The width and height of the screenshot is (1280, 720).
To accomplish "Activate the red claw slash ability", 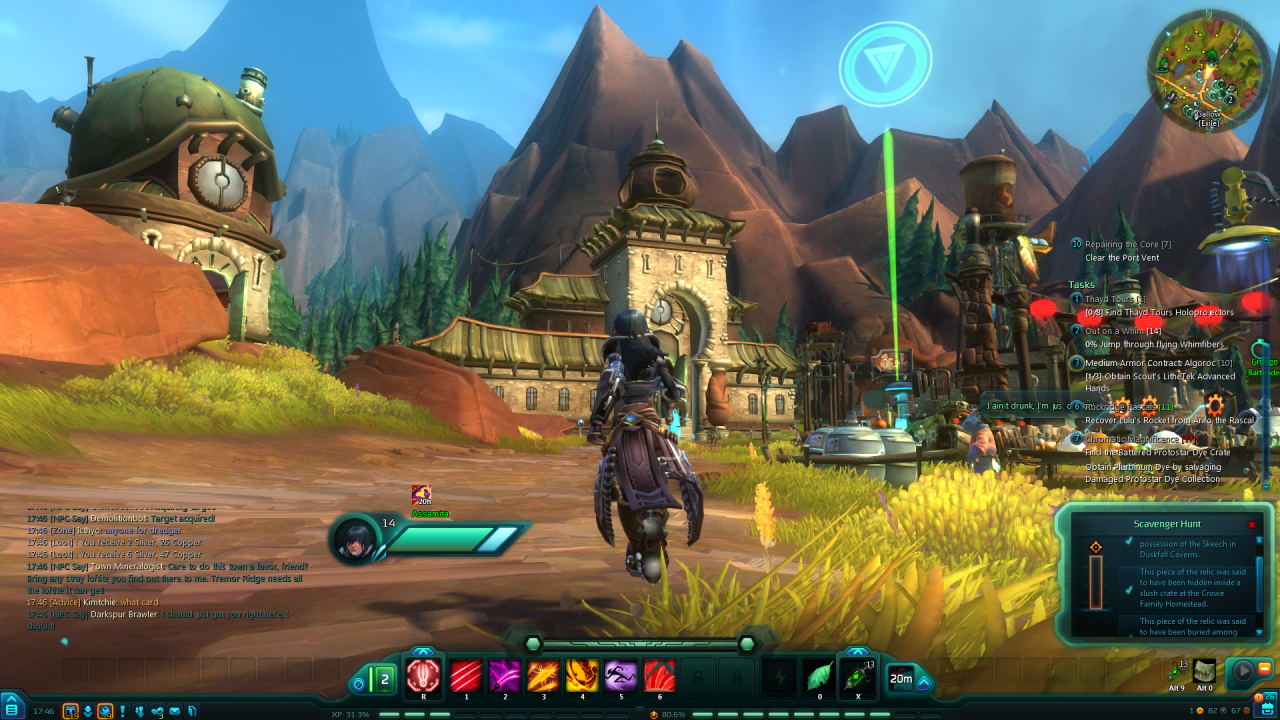I will pos(465,676).
